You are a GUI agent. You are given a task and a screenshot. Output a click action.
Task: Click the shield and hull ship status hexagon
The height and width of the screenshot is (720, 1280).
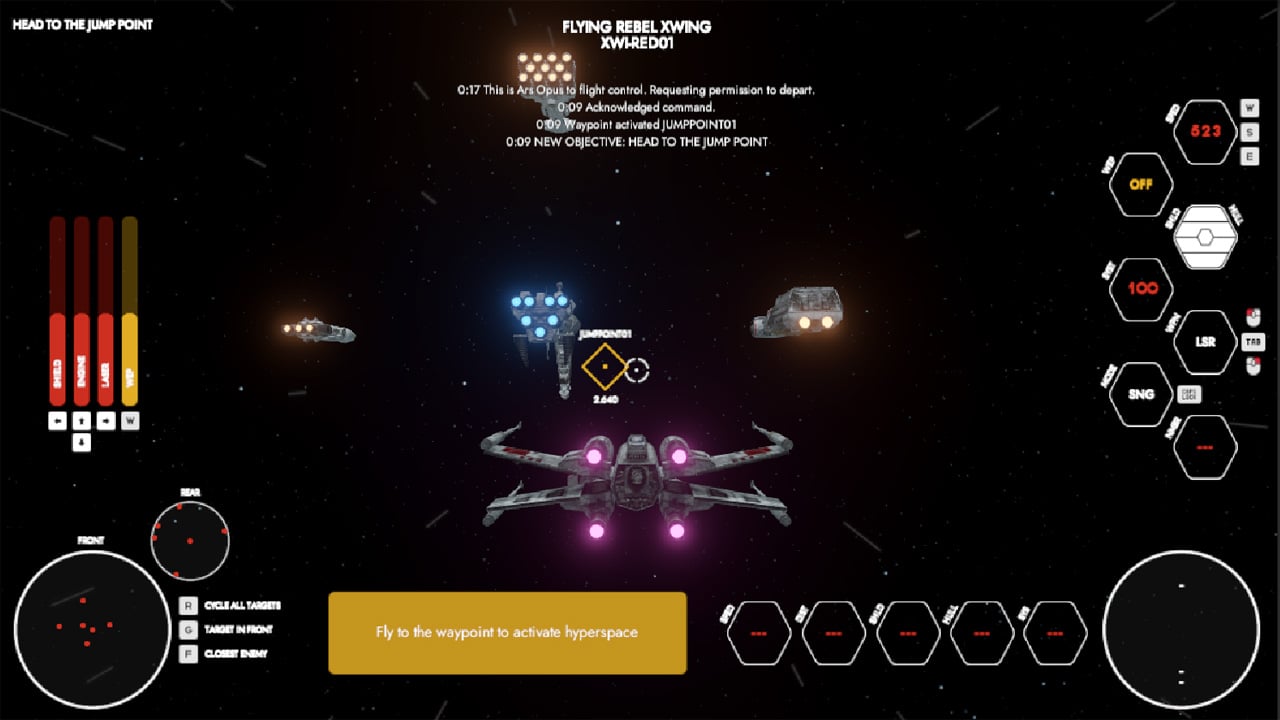(1205, 235)
